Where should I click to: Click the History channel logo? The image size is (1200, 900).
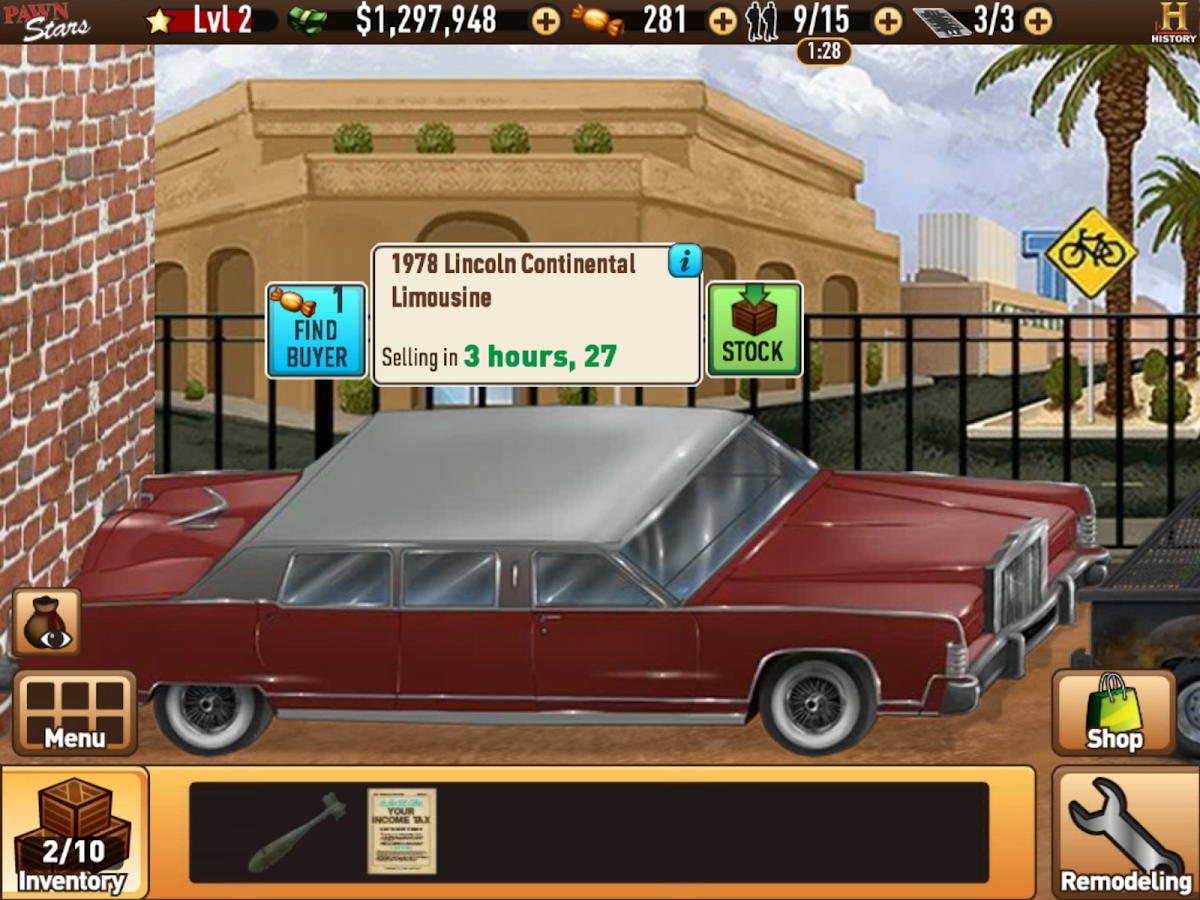point(1172,20)
